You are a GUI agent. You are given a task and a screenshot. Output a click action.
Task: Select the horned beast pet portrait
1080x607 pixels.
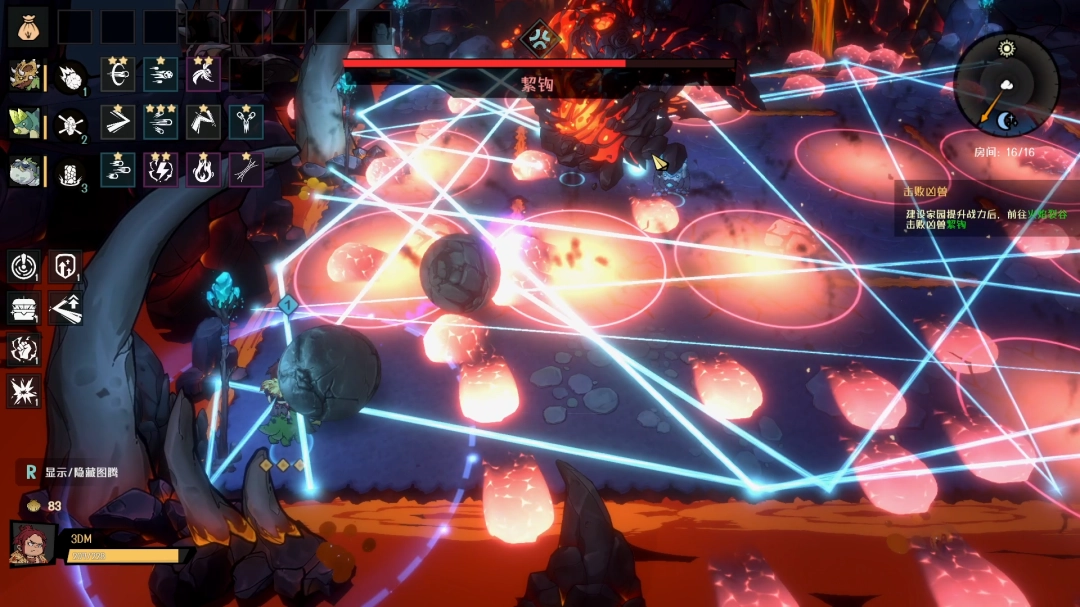tap(24, 75)
